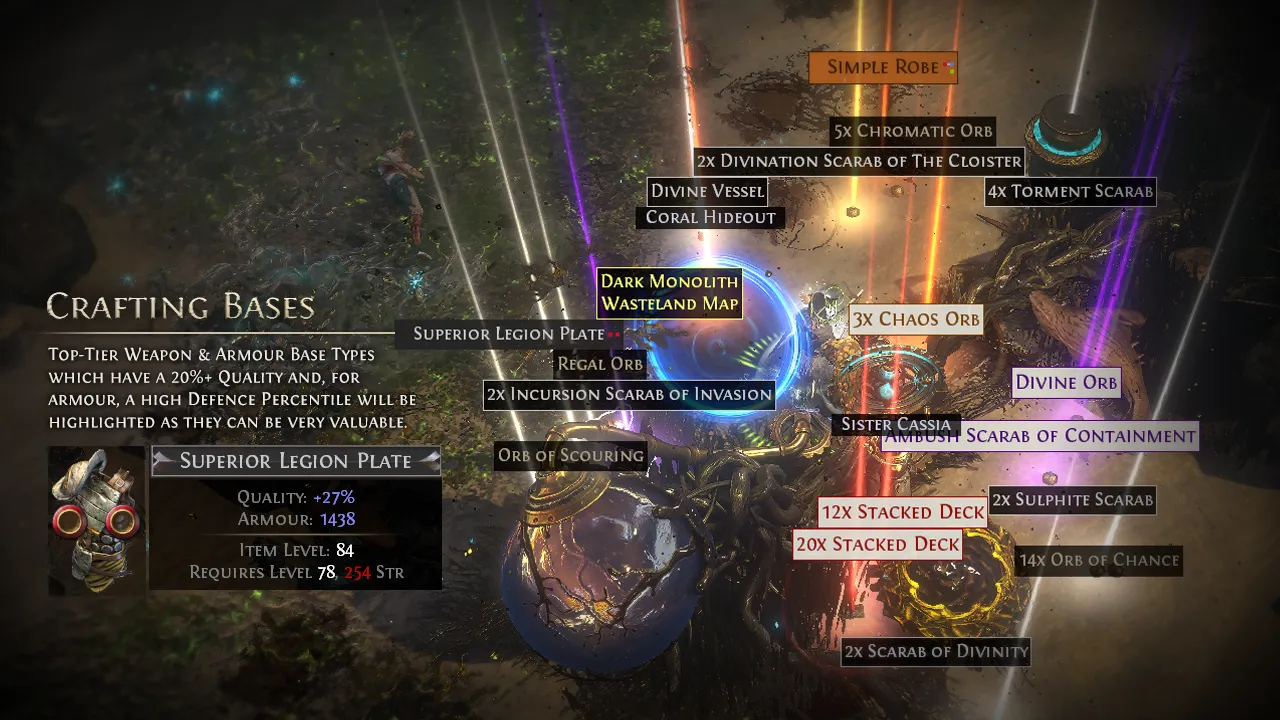Collect the 12x Stacked Deck label

tap(902, 513)
